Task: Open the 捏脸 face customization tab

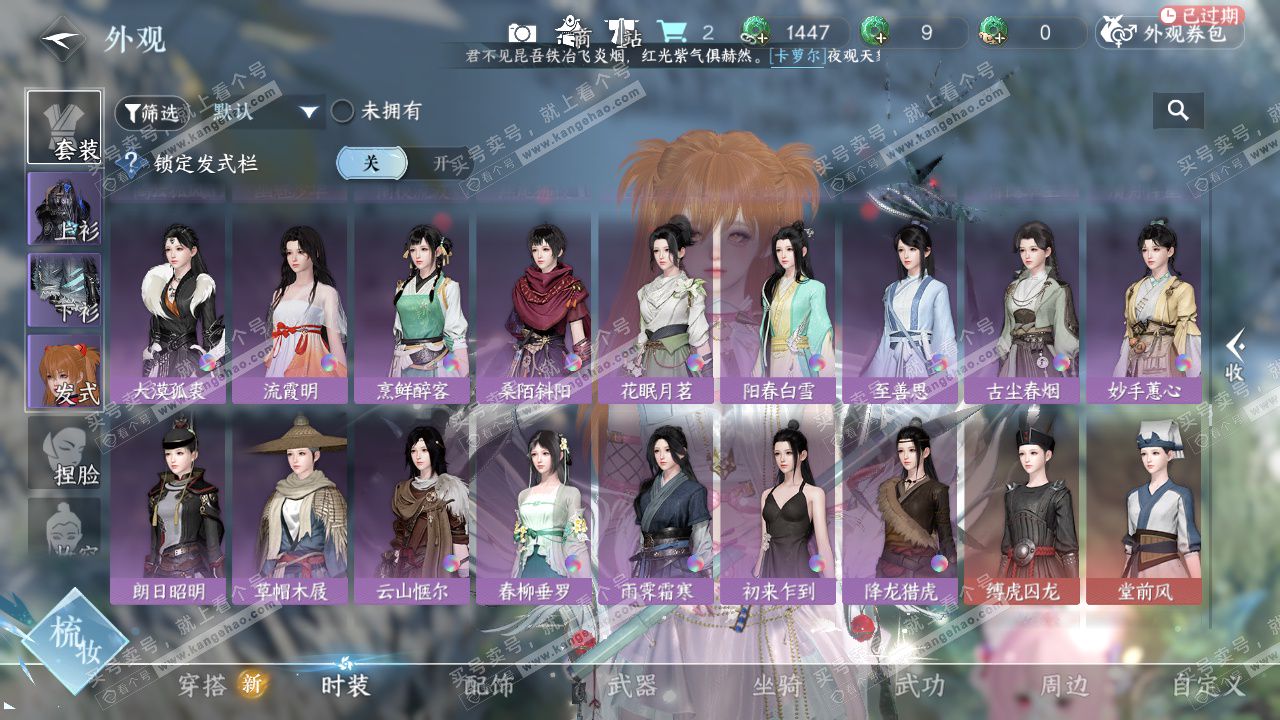Action: (65, 454)
